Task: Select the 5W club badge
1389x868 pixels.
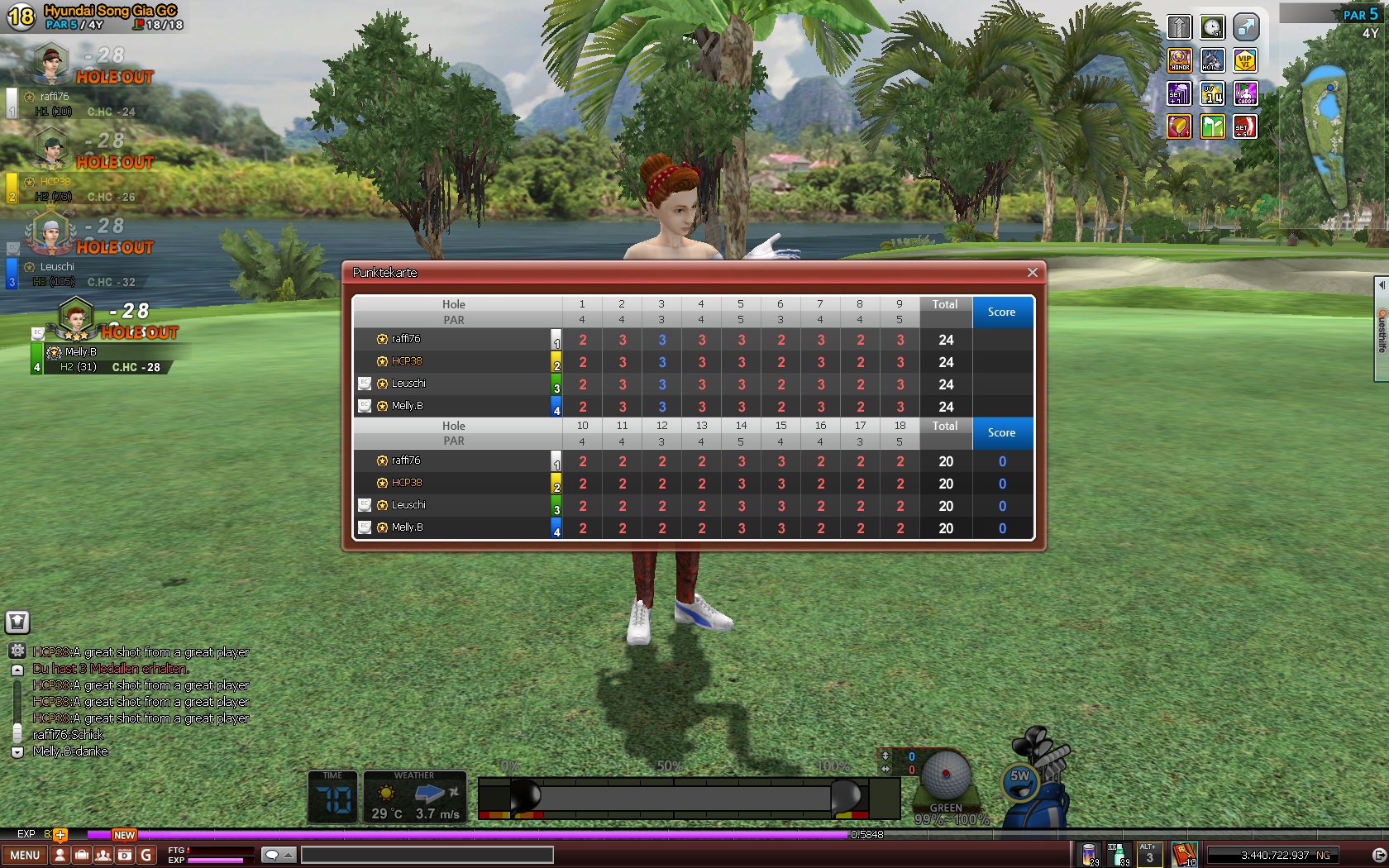Action: 1020,777
